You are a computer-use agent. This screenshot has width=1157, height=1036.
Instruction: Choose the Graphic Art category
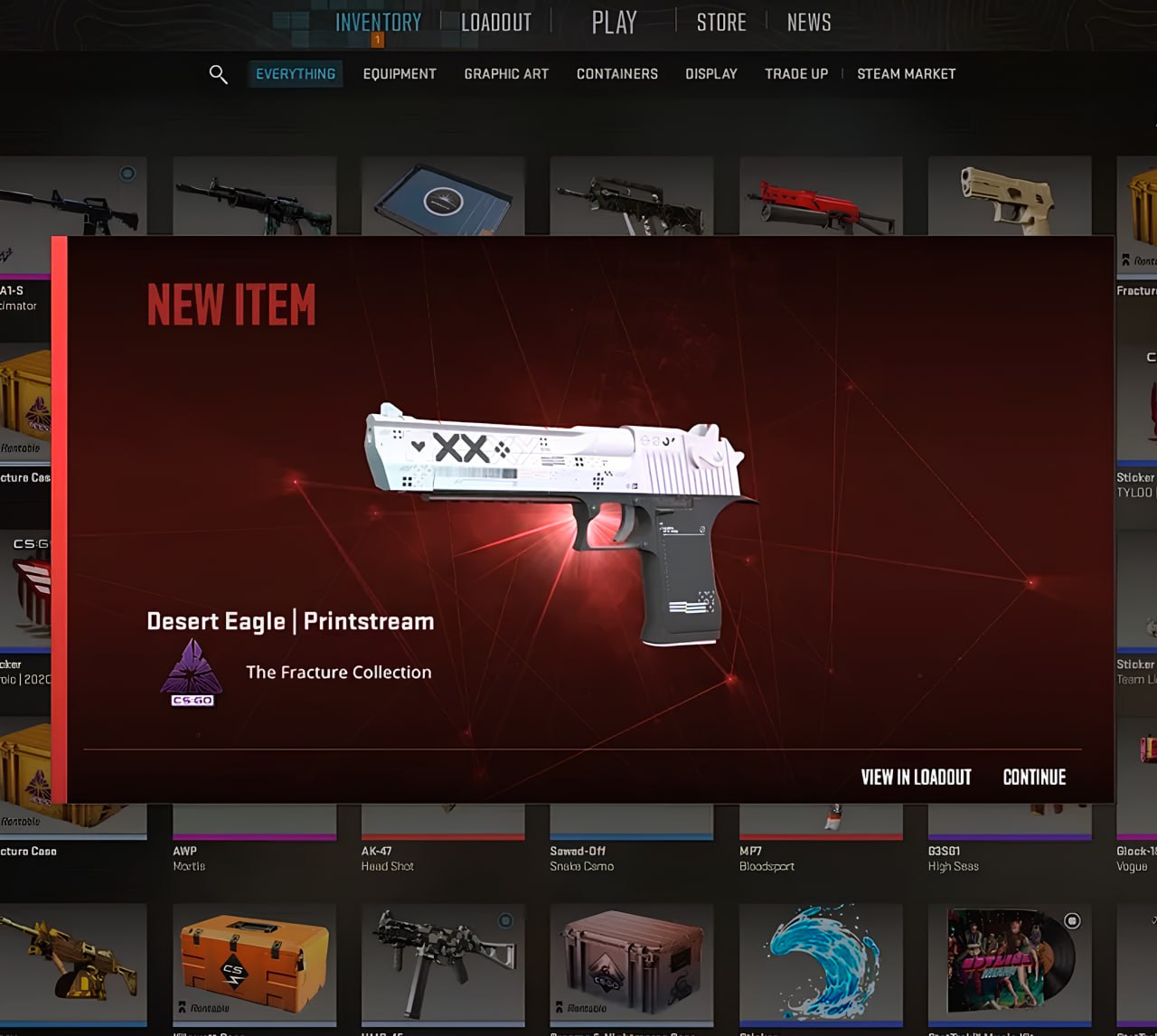[506, 74]
